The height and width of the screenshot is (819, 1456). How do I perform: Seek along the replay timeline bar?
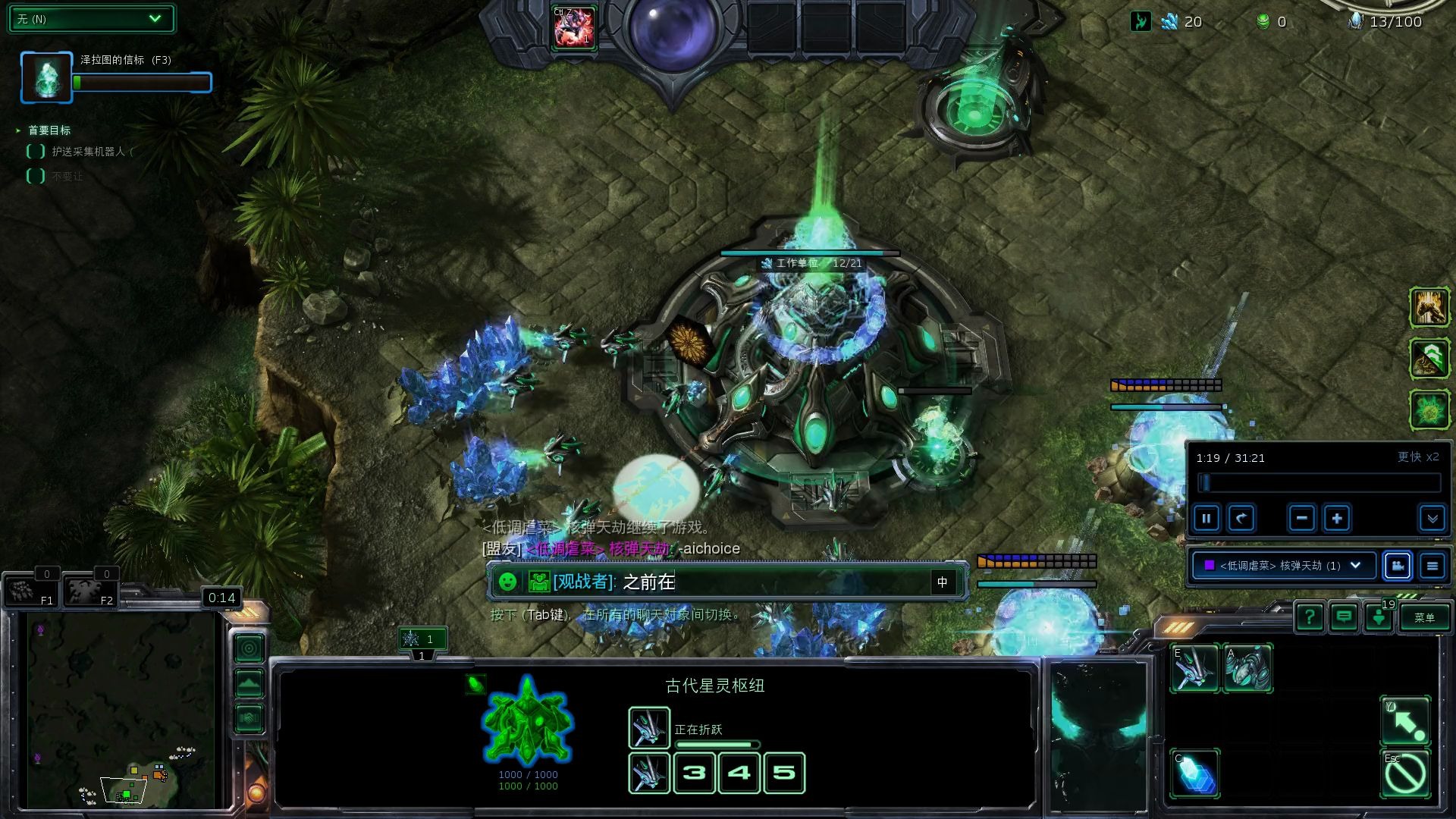[1319, 483]
